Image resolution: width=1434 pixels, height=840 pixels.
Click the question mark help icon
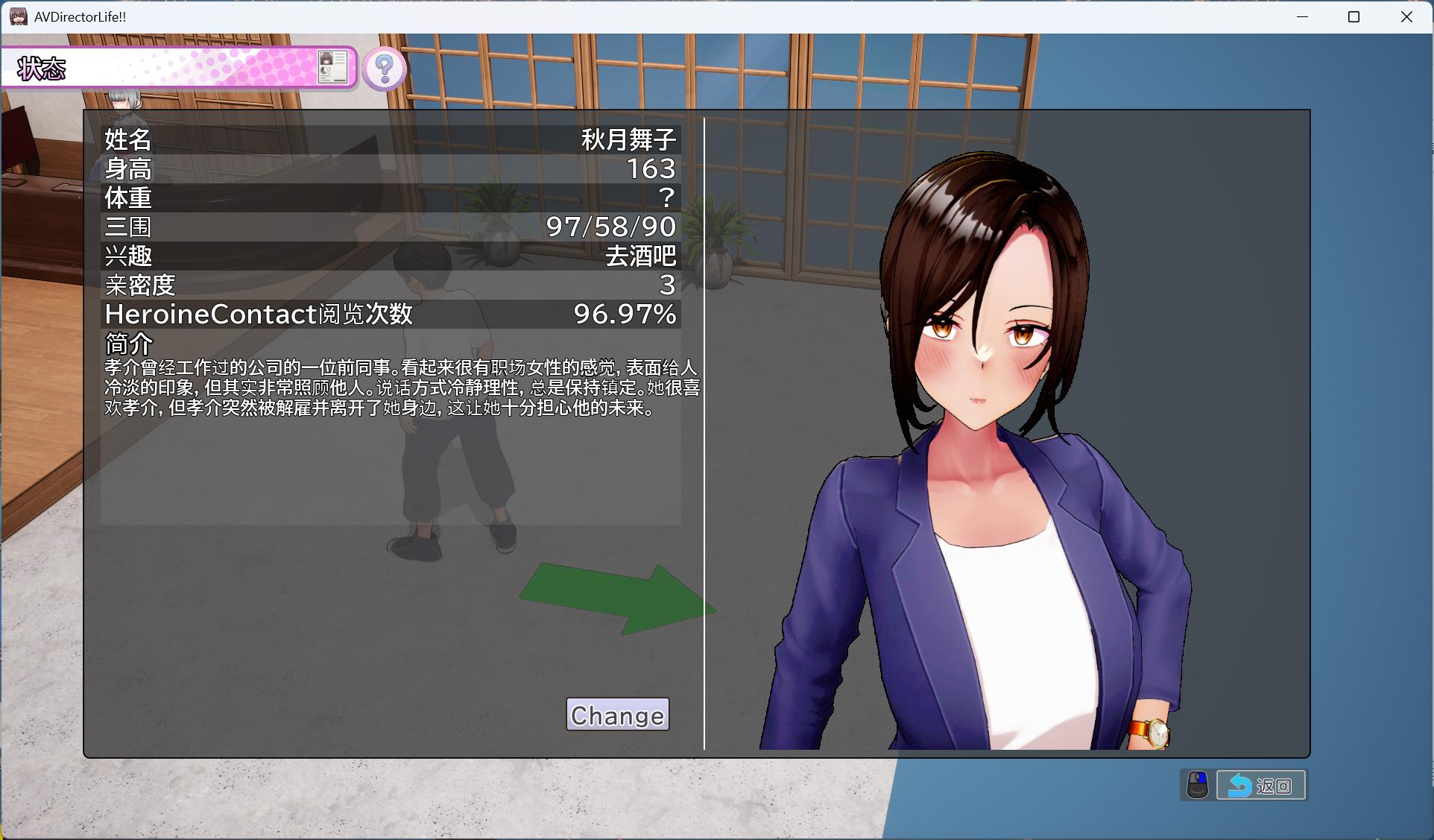pos(383,69)
